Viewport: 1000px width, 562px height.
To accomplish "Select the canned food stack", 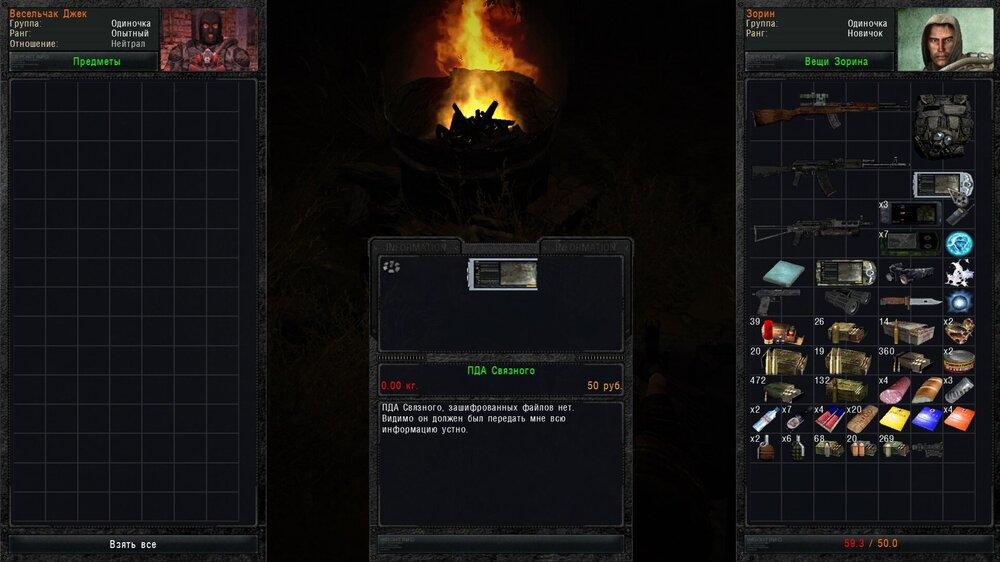I will click(960, 360).
